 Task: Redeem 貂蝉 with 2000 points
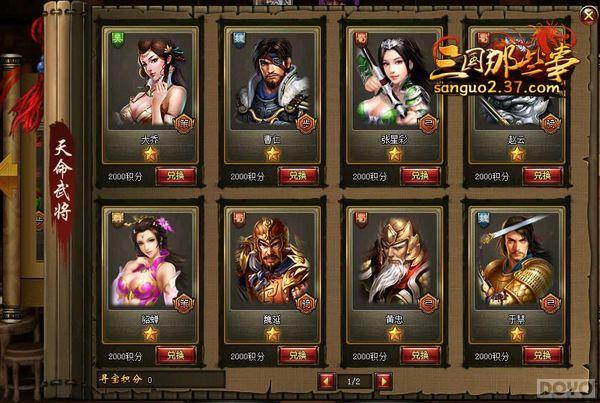click(176, 355)
